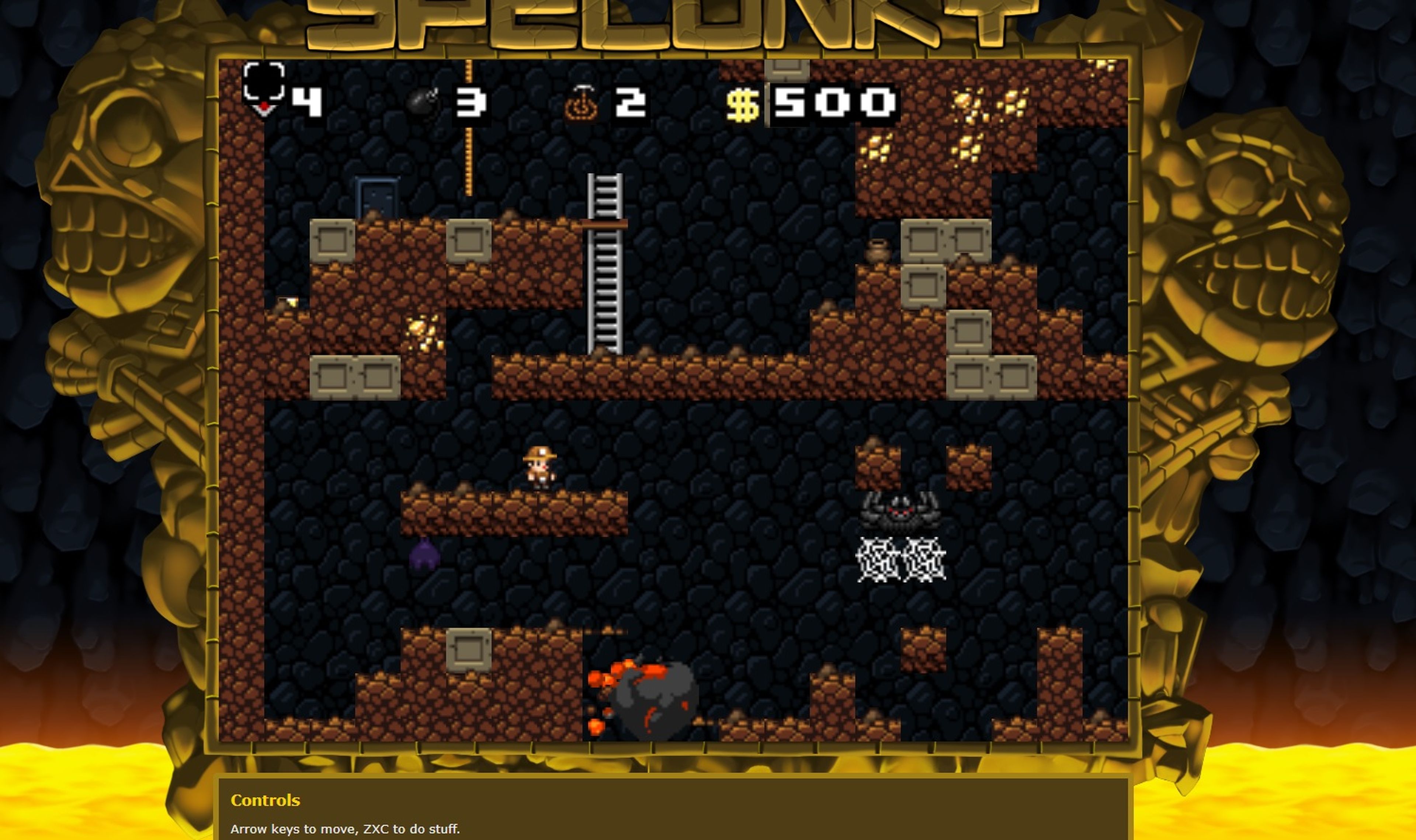Viewport: 1416px width, 840px height.
Task: Click the bomb icon in the HUD
Action: coord(422,103)
